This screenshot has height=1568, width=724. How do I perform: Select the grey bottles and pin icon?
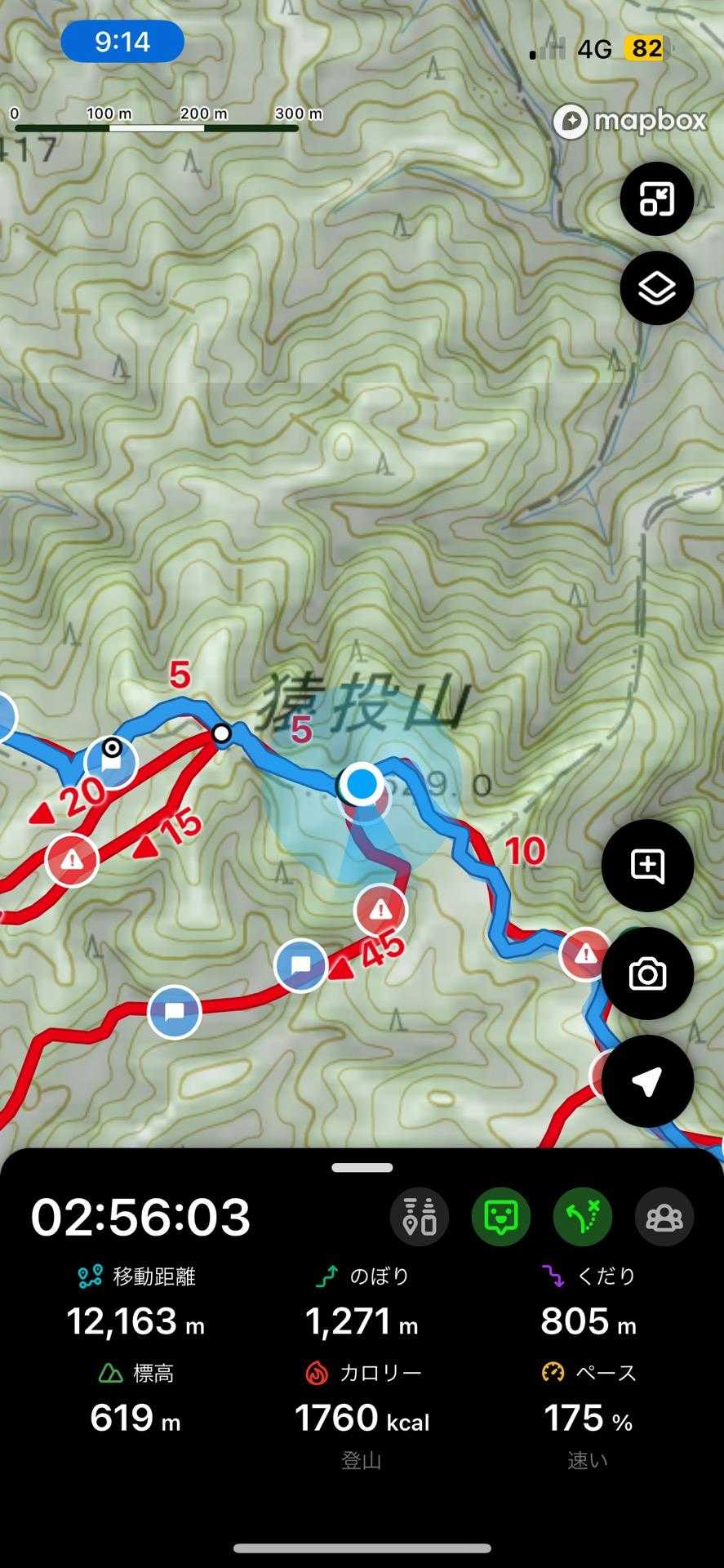coord(420,1217)
